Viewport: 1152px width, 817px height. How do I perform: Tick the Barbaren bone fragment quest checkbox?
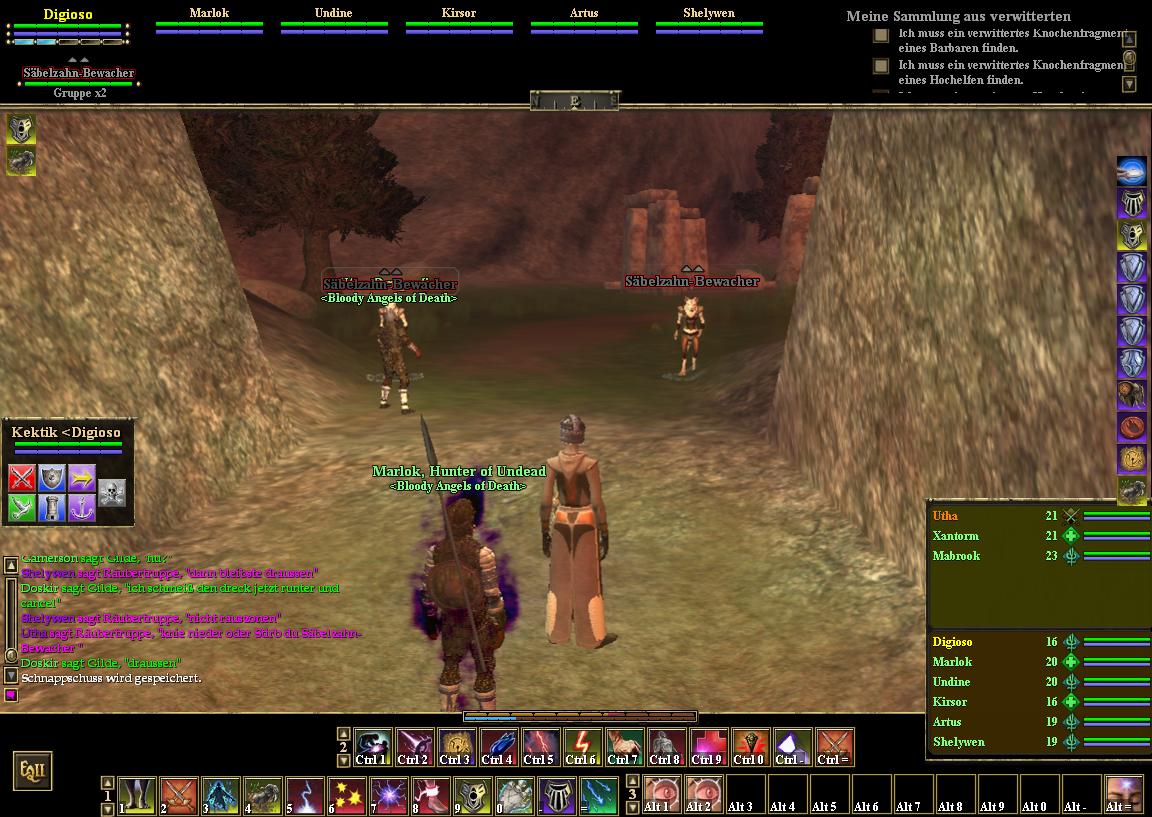click(881, 35)
